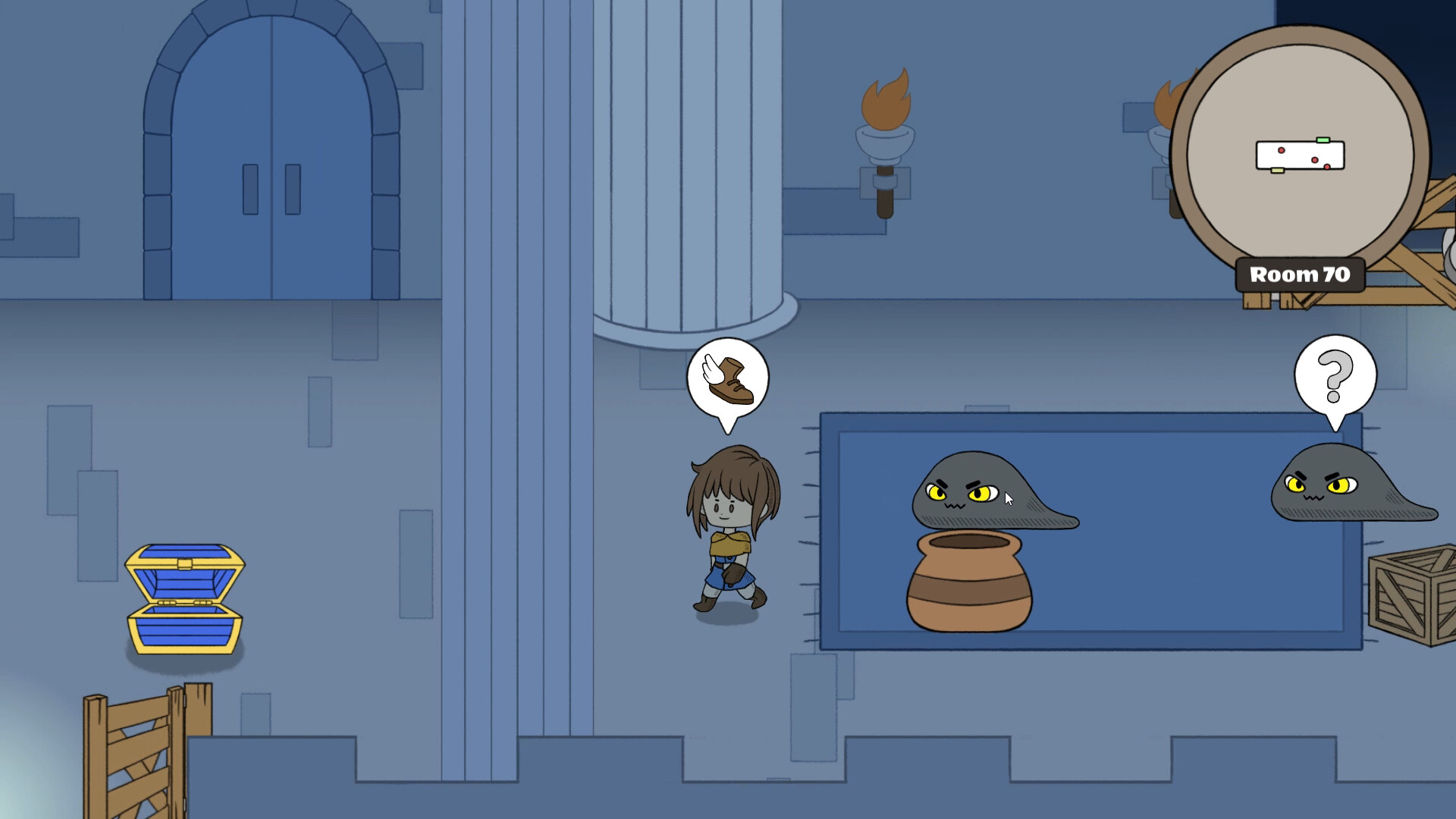Screen dimensions: 1456x819
Task: Click the wall torch near the pillar
Action: coord(884,144)
